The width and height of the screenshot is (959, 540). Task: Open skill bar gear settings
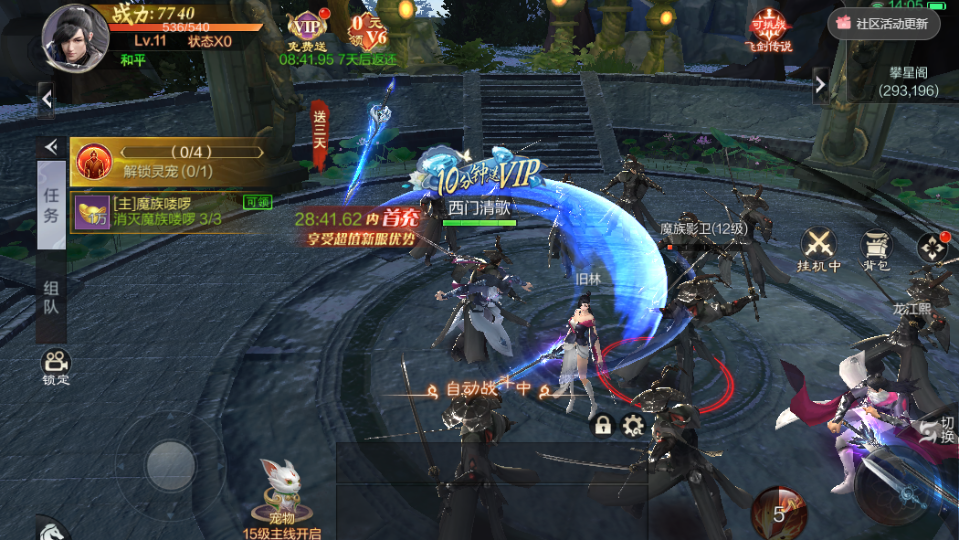point(632,425)
